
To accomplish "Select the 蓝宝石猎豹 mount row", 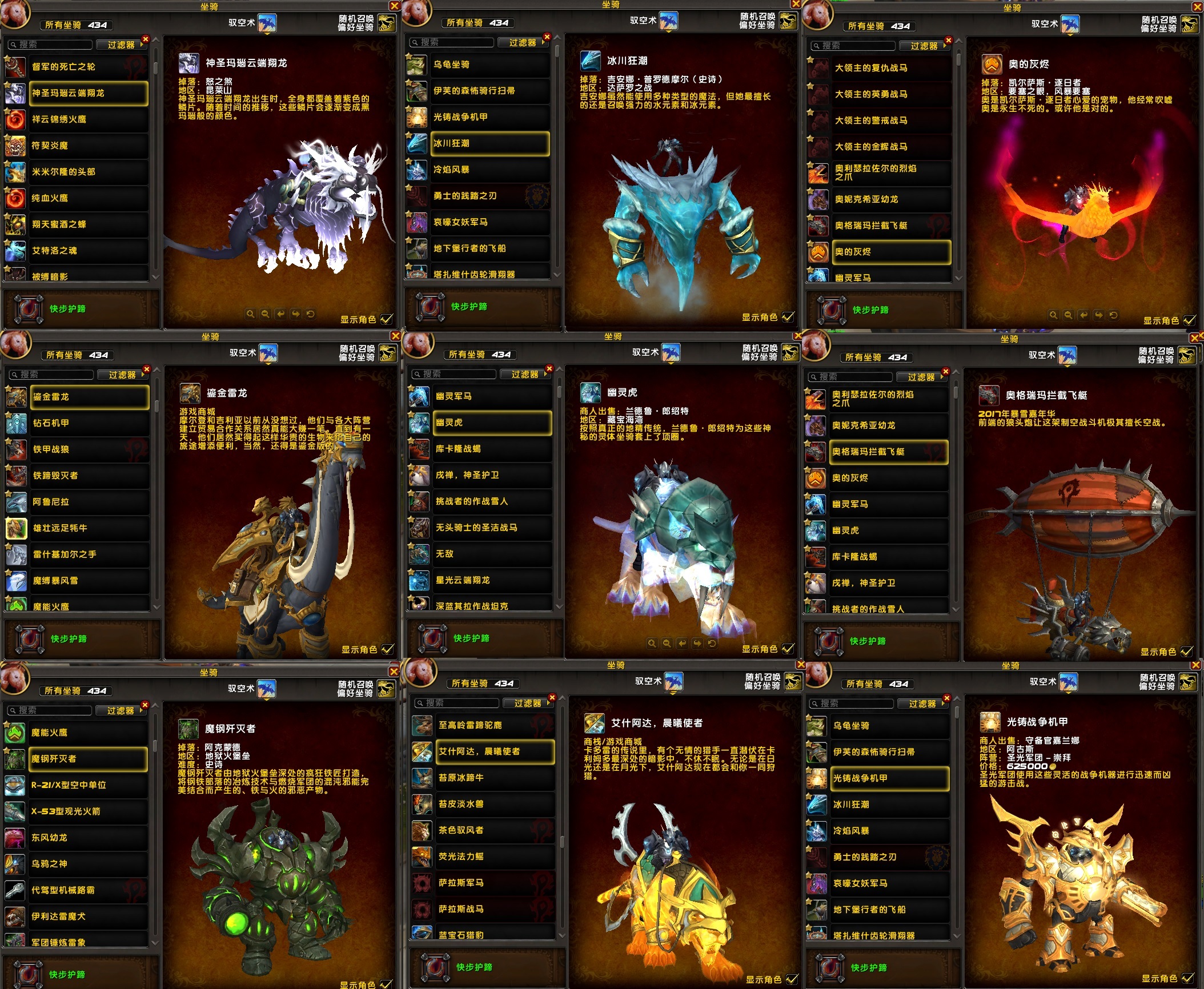I will (x=495, y=934).
